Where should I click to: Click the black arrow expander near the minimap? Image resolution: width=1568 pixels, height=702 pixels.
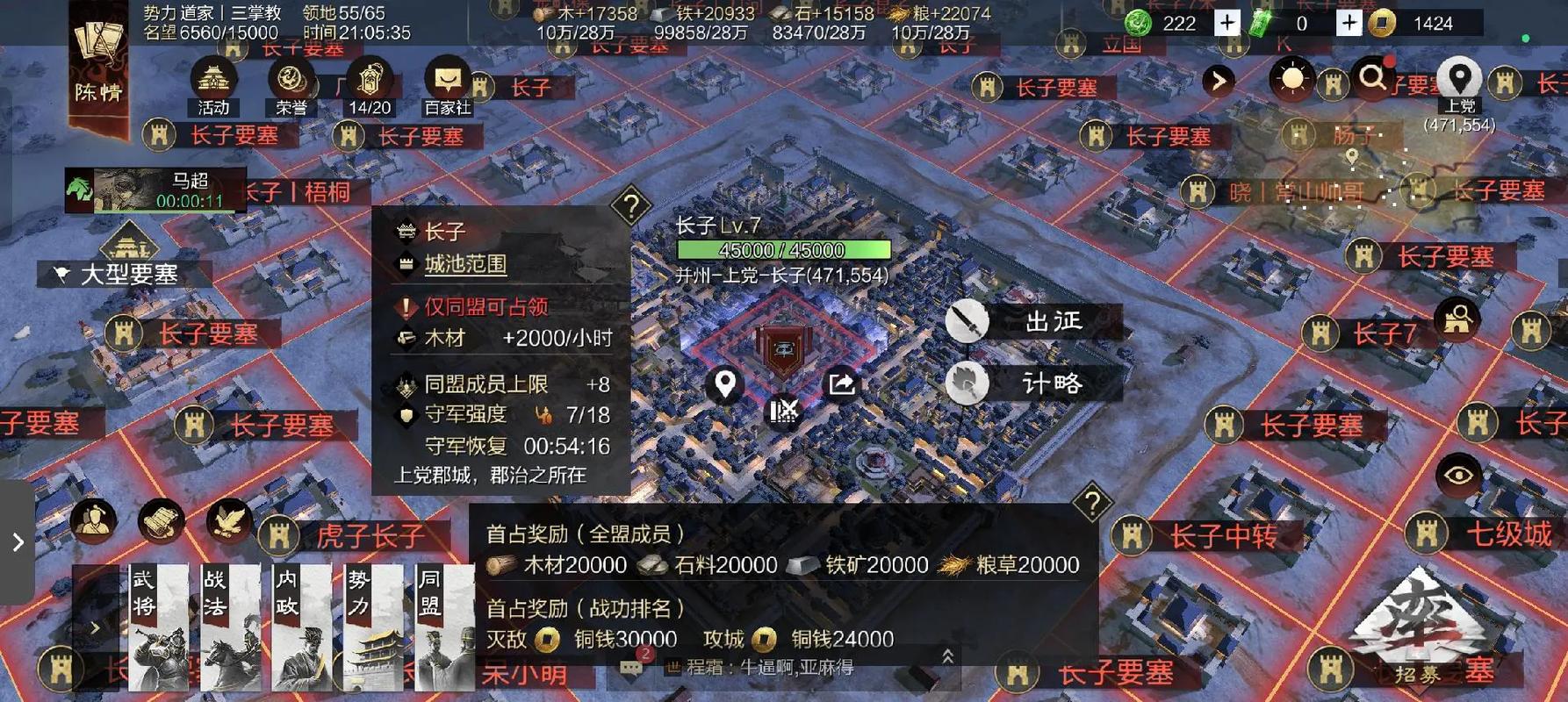[x=1219, y=82]
